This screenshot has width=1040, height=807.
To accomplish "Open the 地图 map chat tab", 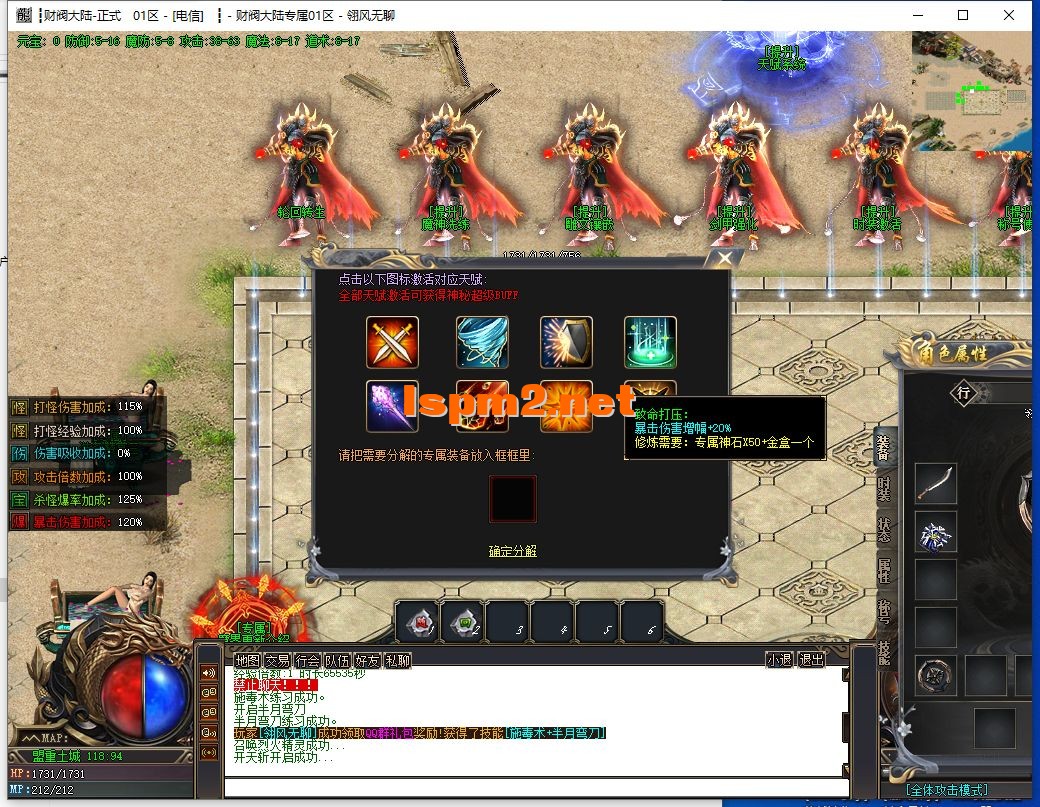I will click(x=247, y=660).
